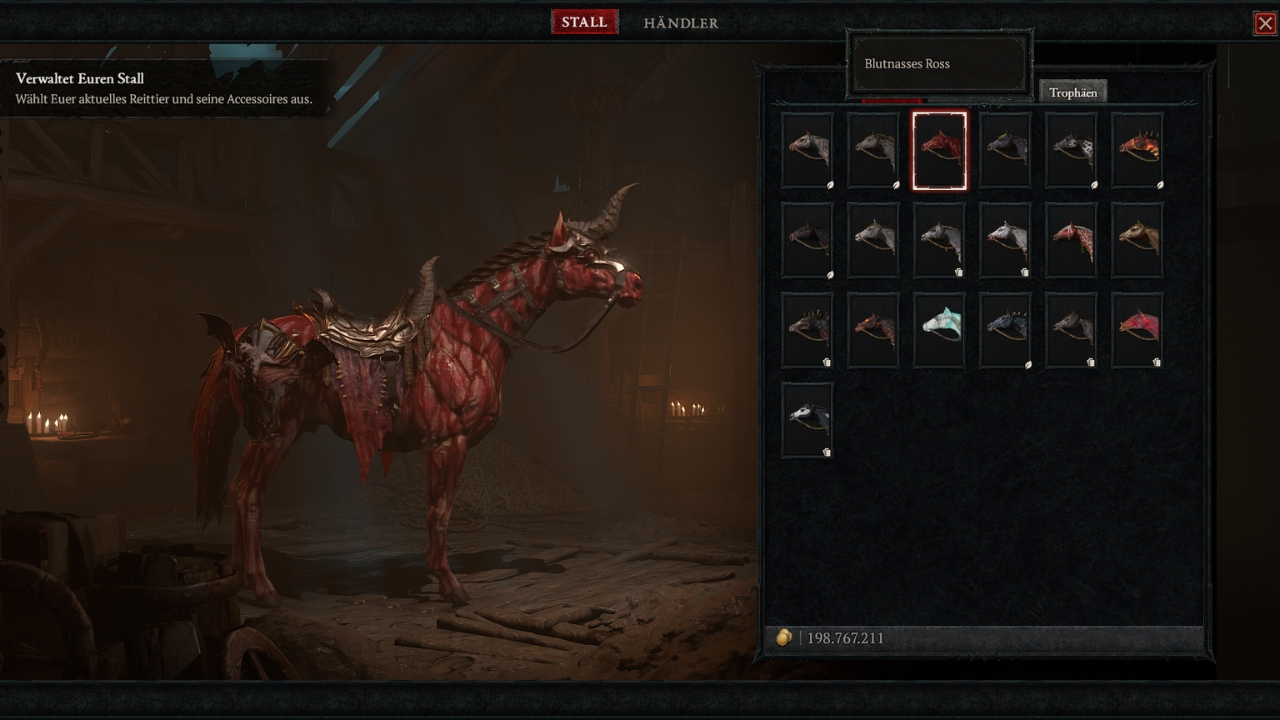Screen dimensions: 1280x720
Task: Switch to the Händler tab
Action: point(680,22)
